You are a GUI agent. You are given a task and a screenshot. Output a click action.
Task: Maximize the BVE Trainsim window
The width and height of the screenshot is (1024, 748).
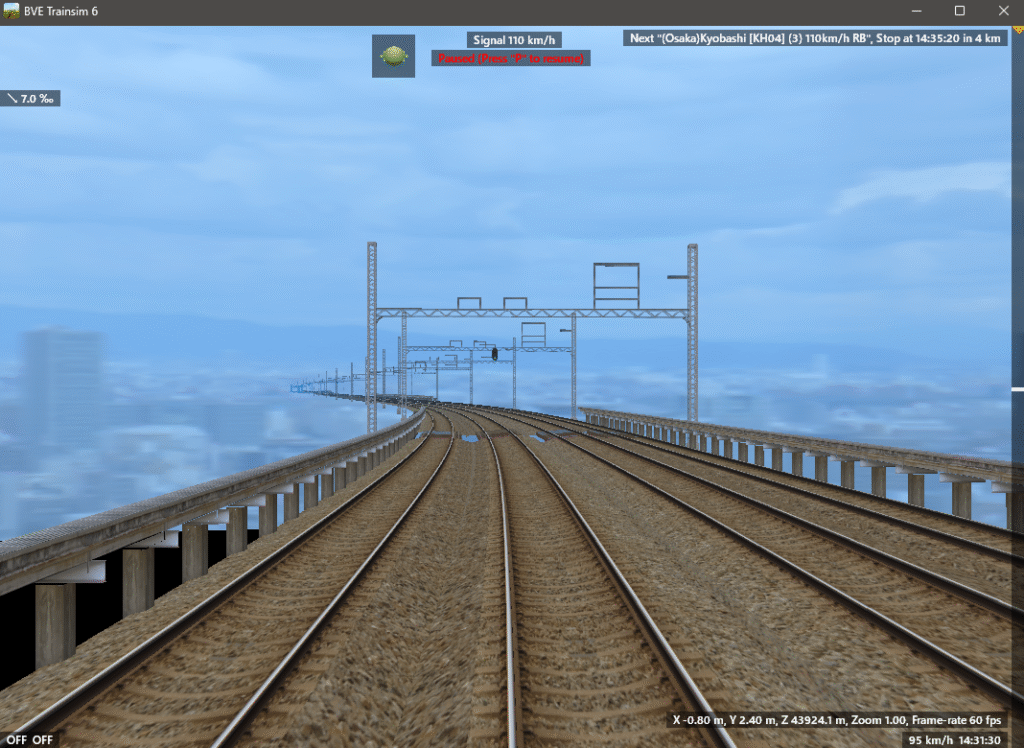click(959, 10)
